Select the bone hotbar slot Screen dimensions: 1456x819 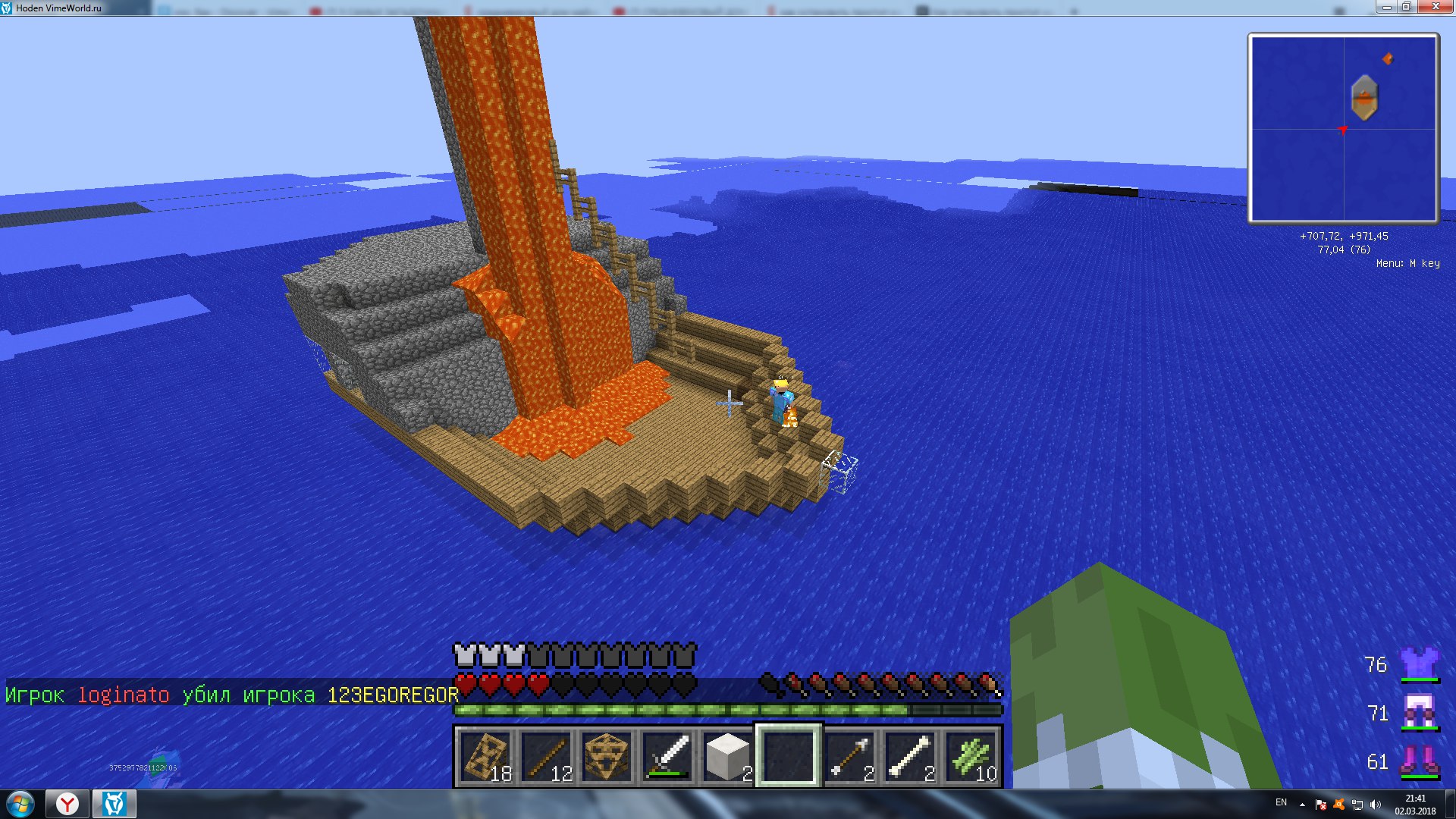click(910, 756)
